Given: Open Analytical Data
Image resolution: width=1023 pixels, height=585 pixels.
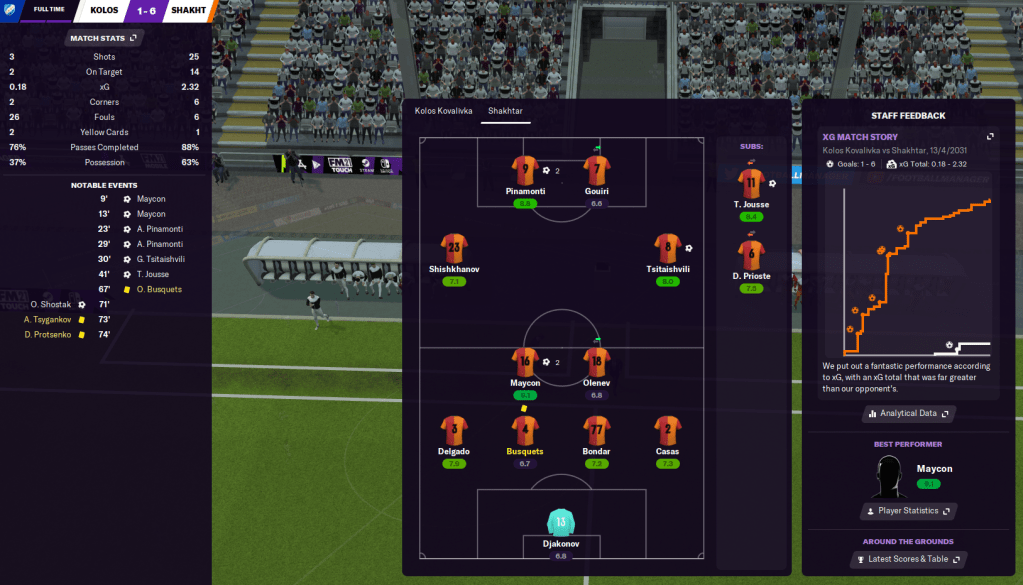Looking at the screenshot, I should pos(908,413).
